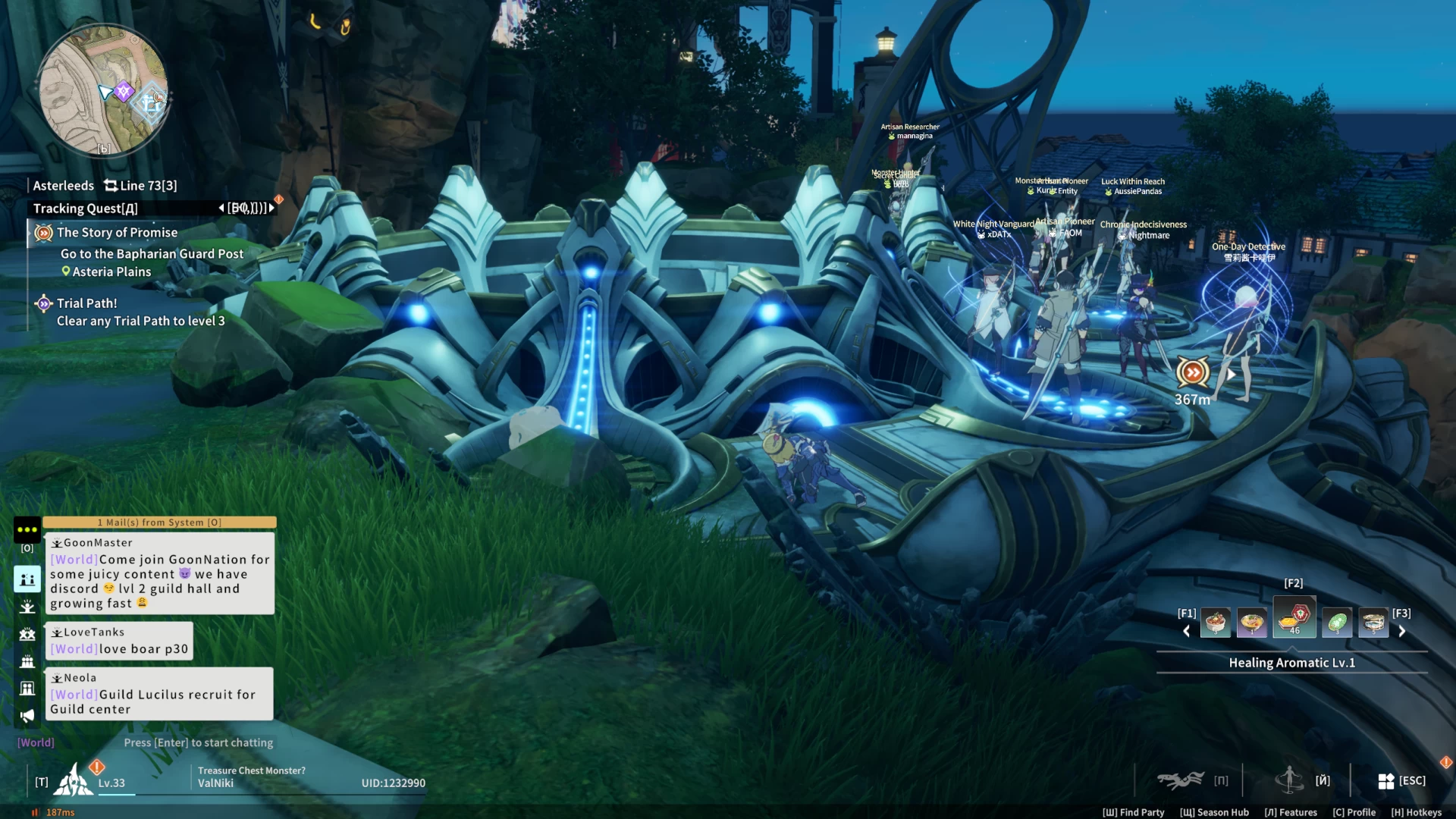Viewport: 1456px width, 819px height.
Task: Choose the green leaf dish item slot
Action: 1336,623
